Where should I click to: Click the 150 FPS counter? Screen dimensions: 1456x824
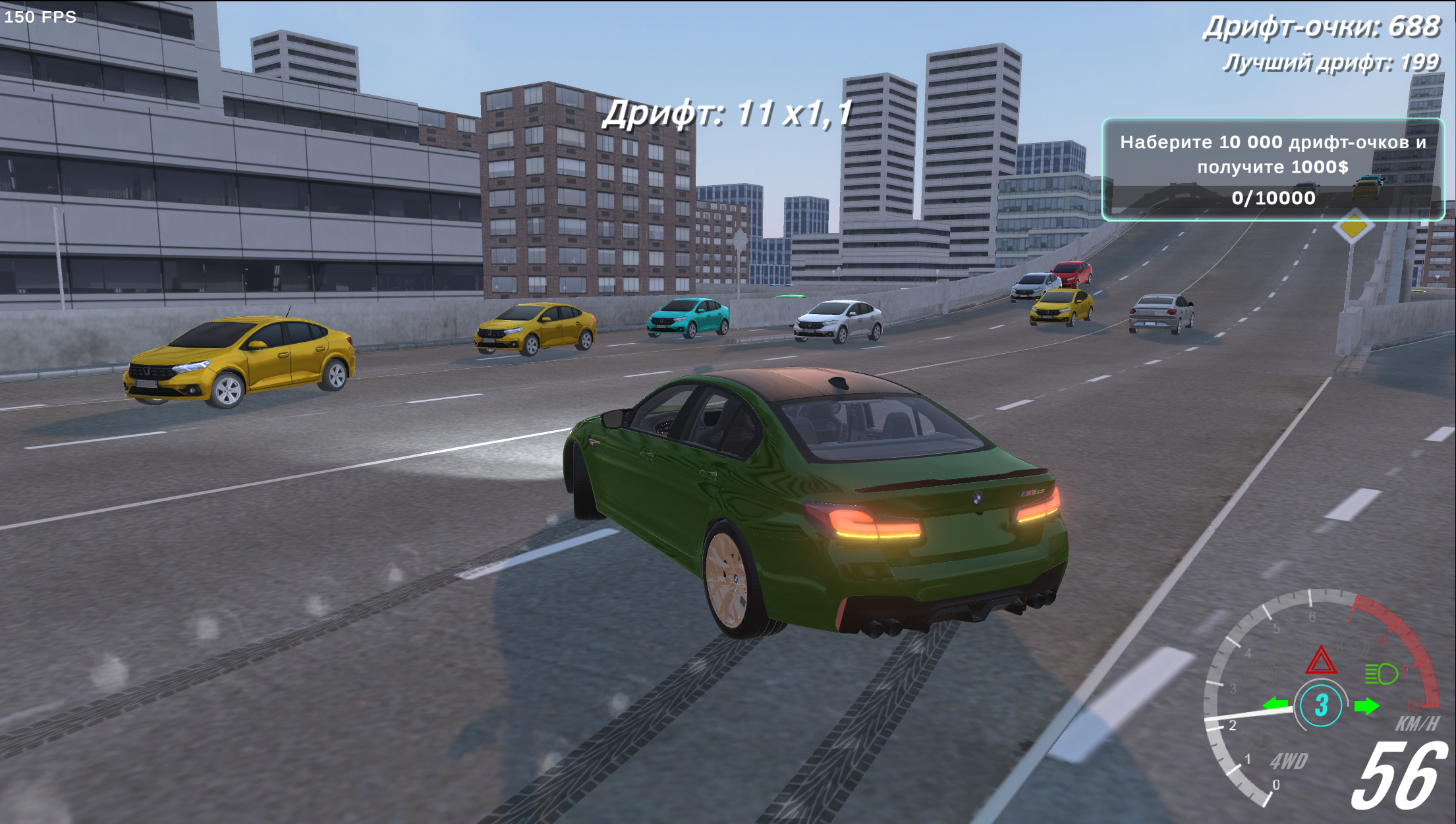[41, 17]
